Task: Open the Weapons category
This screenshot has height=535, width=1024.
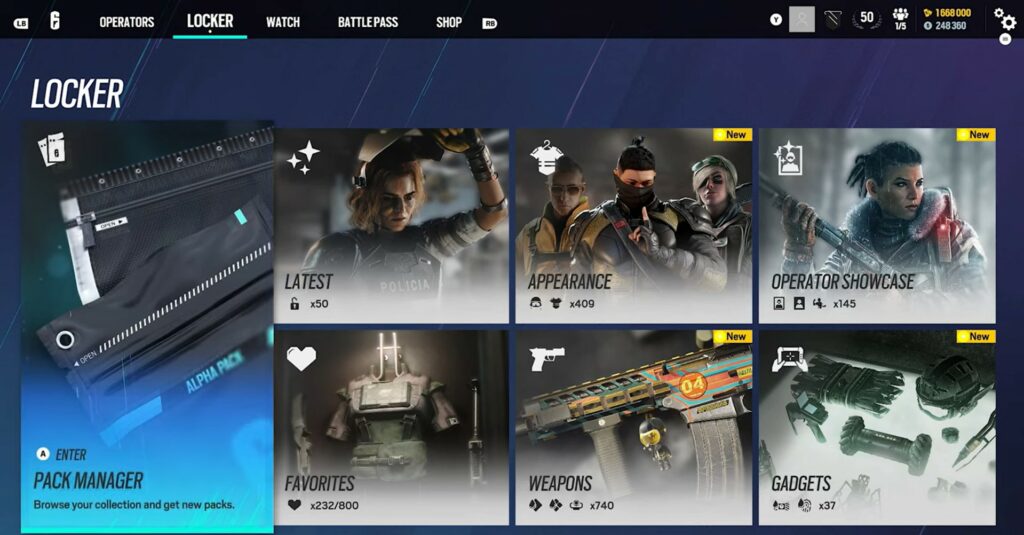Action: [634, 427]
